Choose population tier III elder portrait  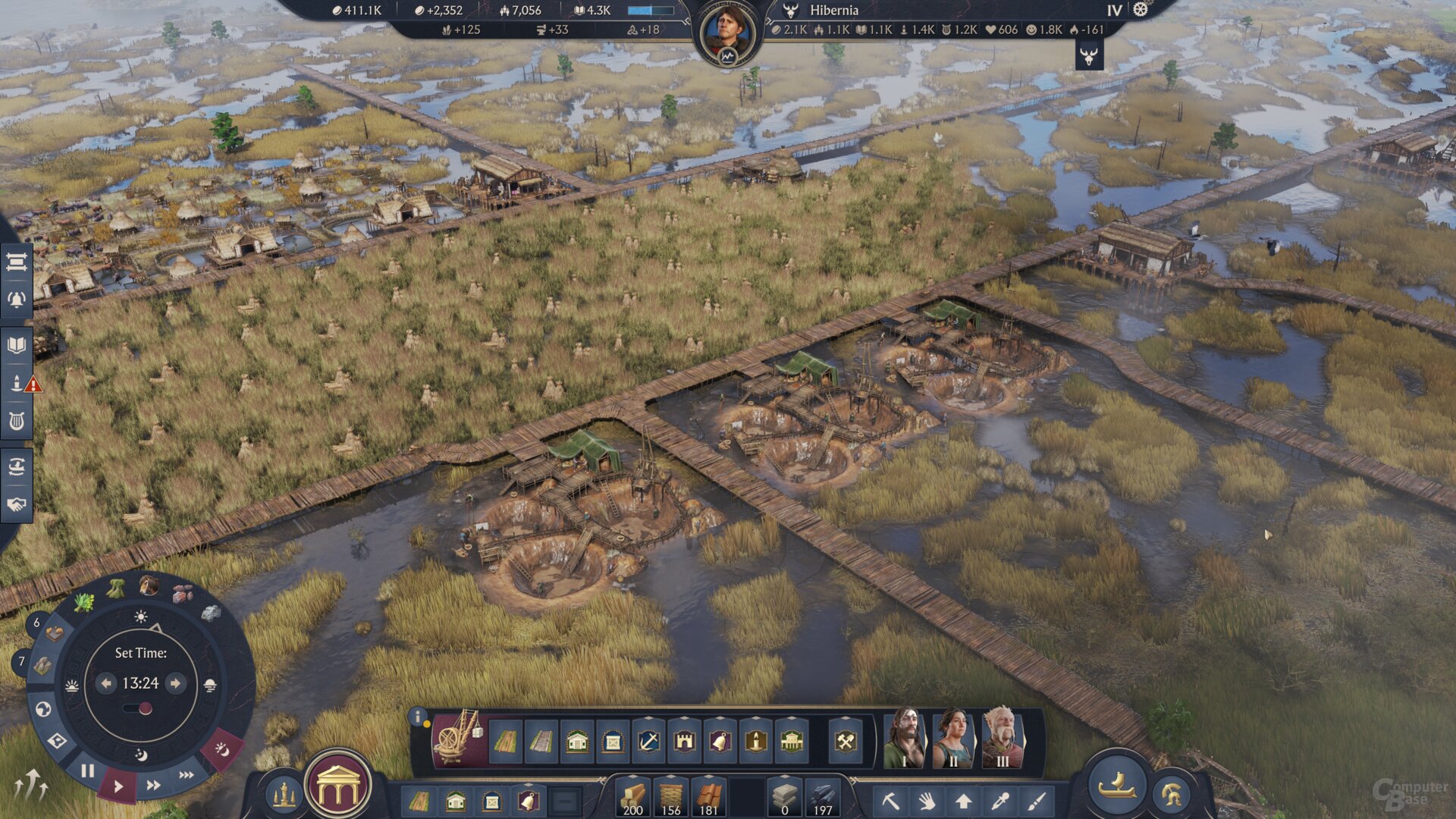coord(1003,738)
